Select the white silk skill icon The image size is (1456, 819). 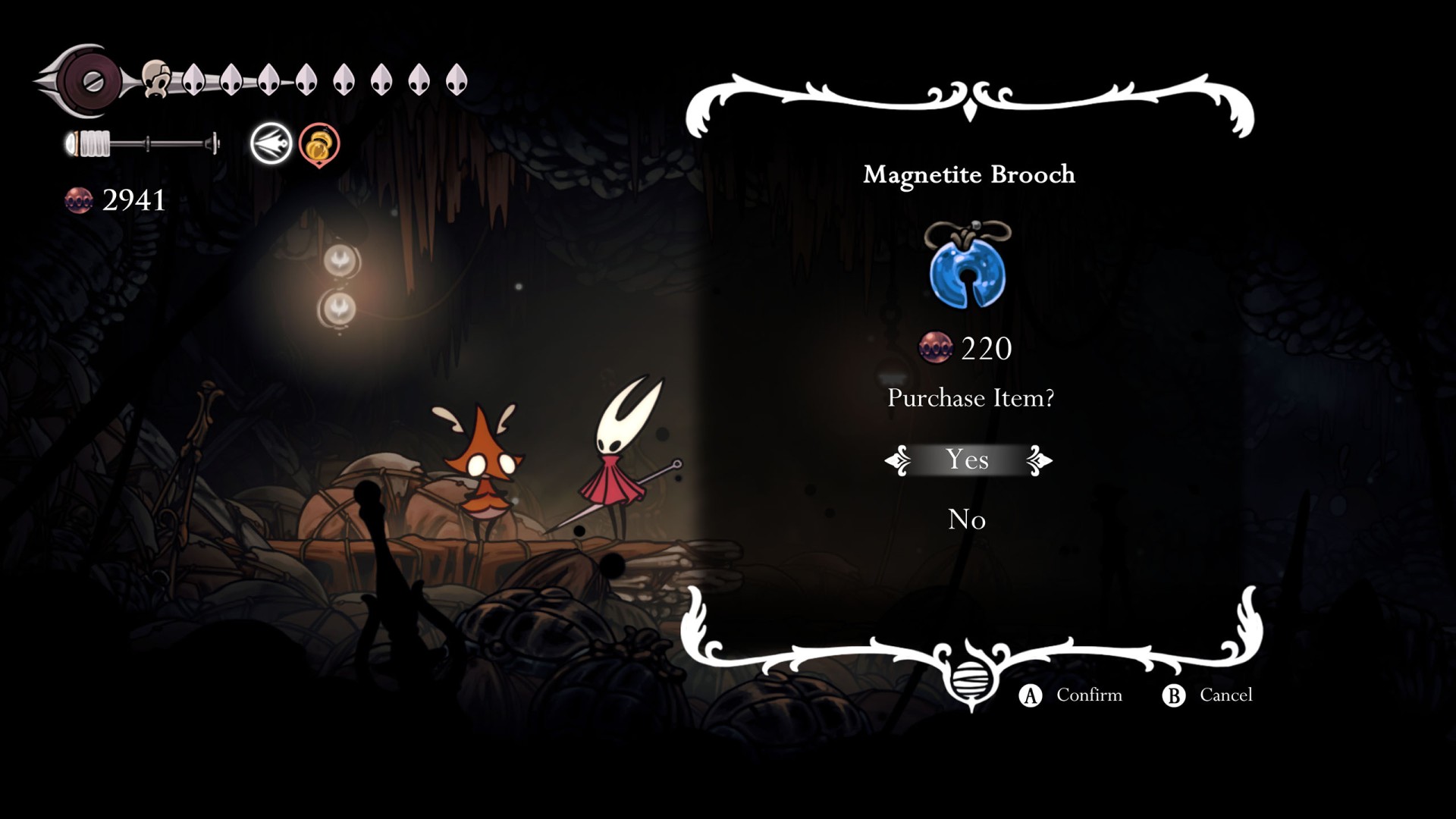pos(271,143)
